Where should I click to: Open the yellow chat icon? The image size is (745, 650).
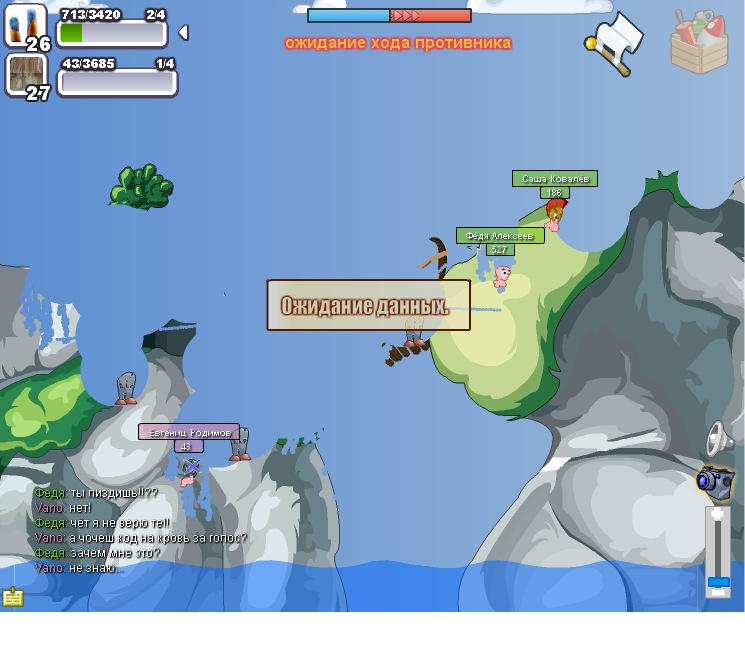13,597
